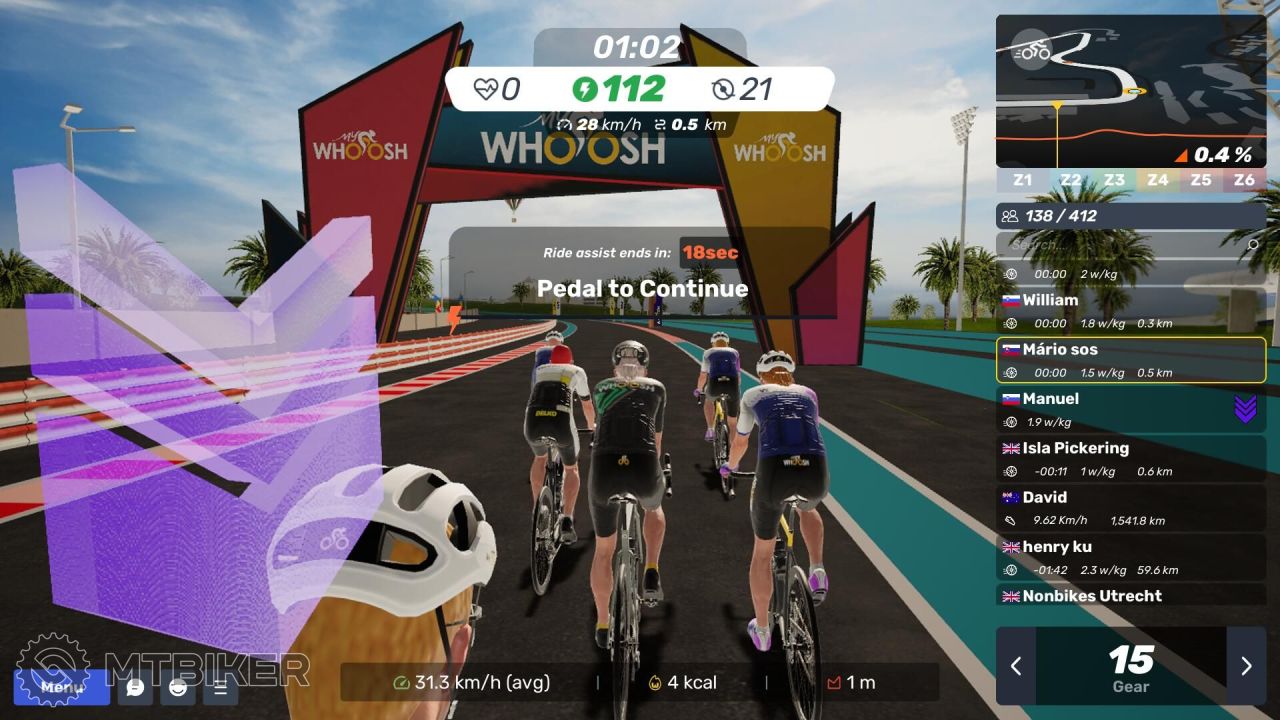Shift gear up with right arrow
The width and height of the screenshot is (1280, 720).
(x=1246, y=666)
